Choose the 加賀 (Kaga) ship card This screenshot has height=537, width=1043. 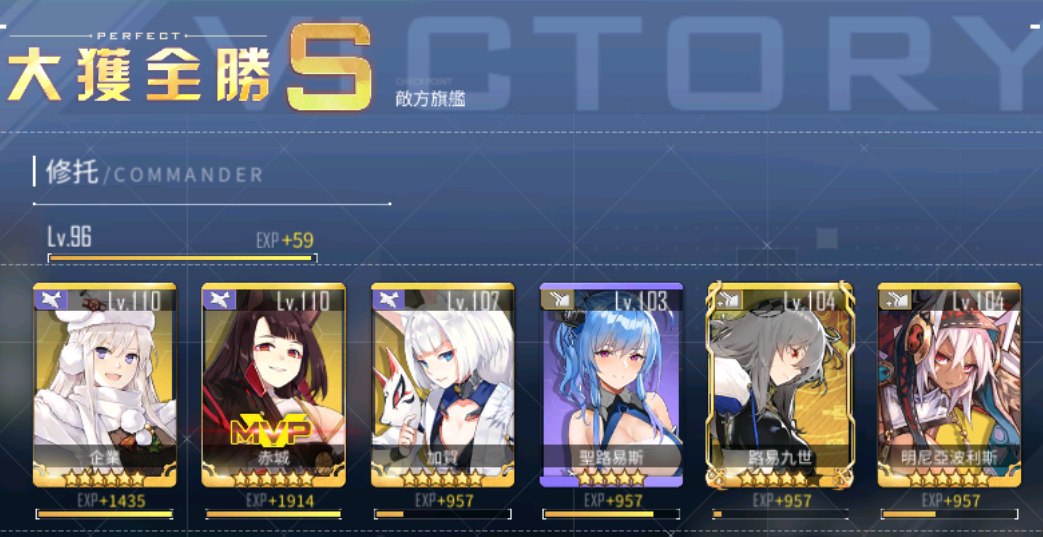[x=442, y=385]
